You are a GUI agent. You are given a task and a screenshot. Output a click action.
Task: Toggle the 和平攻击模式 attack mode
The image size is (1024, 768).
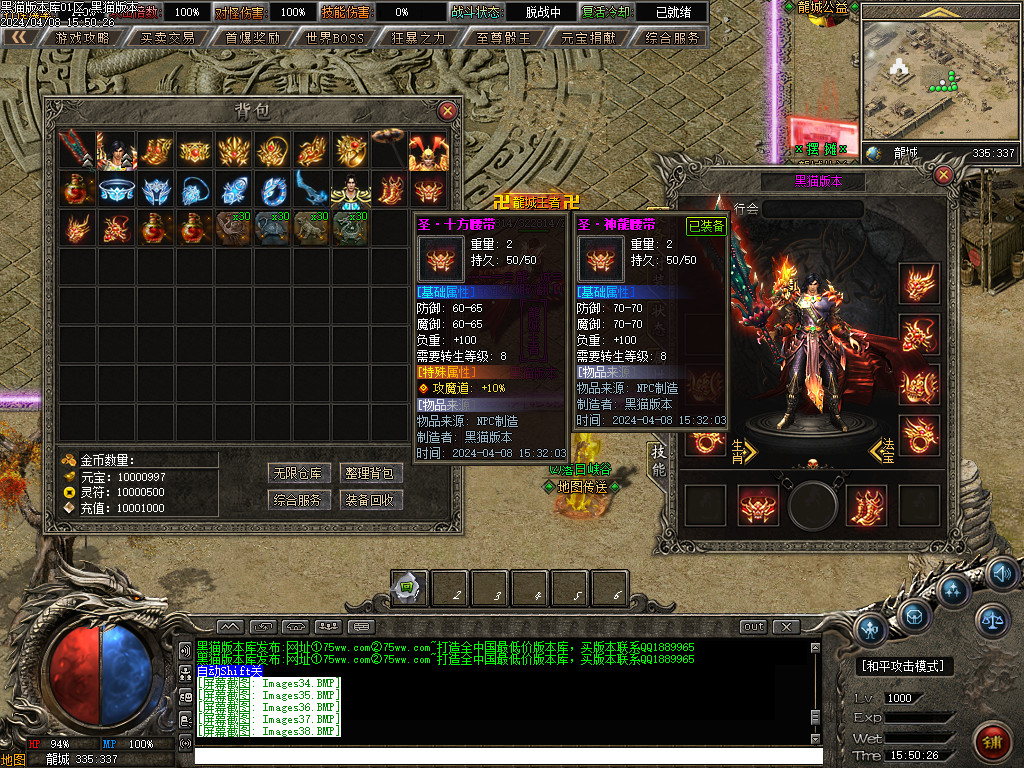click(904, 666)
